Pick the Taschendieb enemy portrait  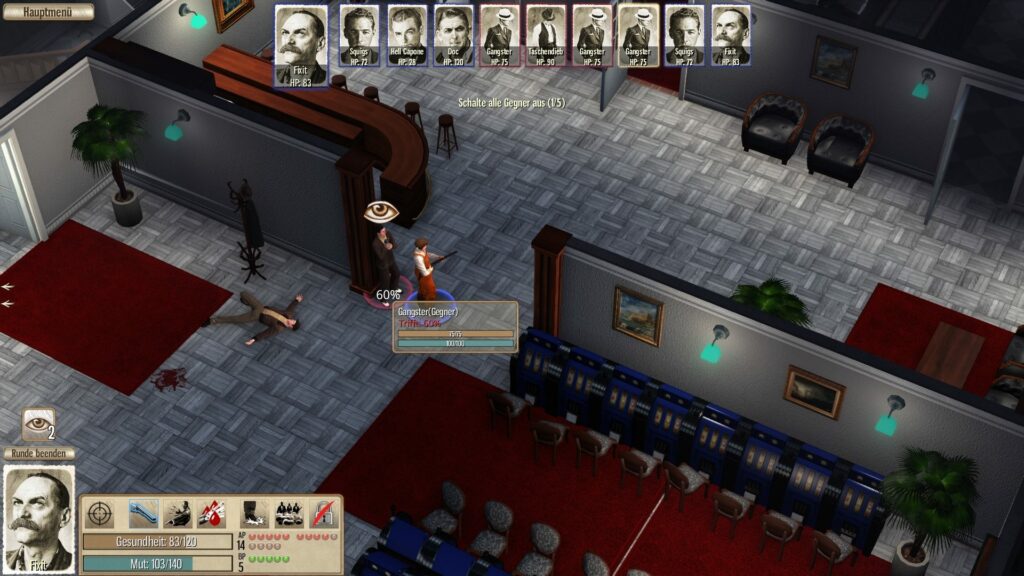pos(546,36)
